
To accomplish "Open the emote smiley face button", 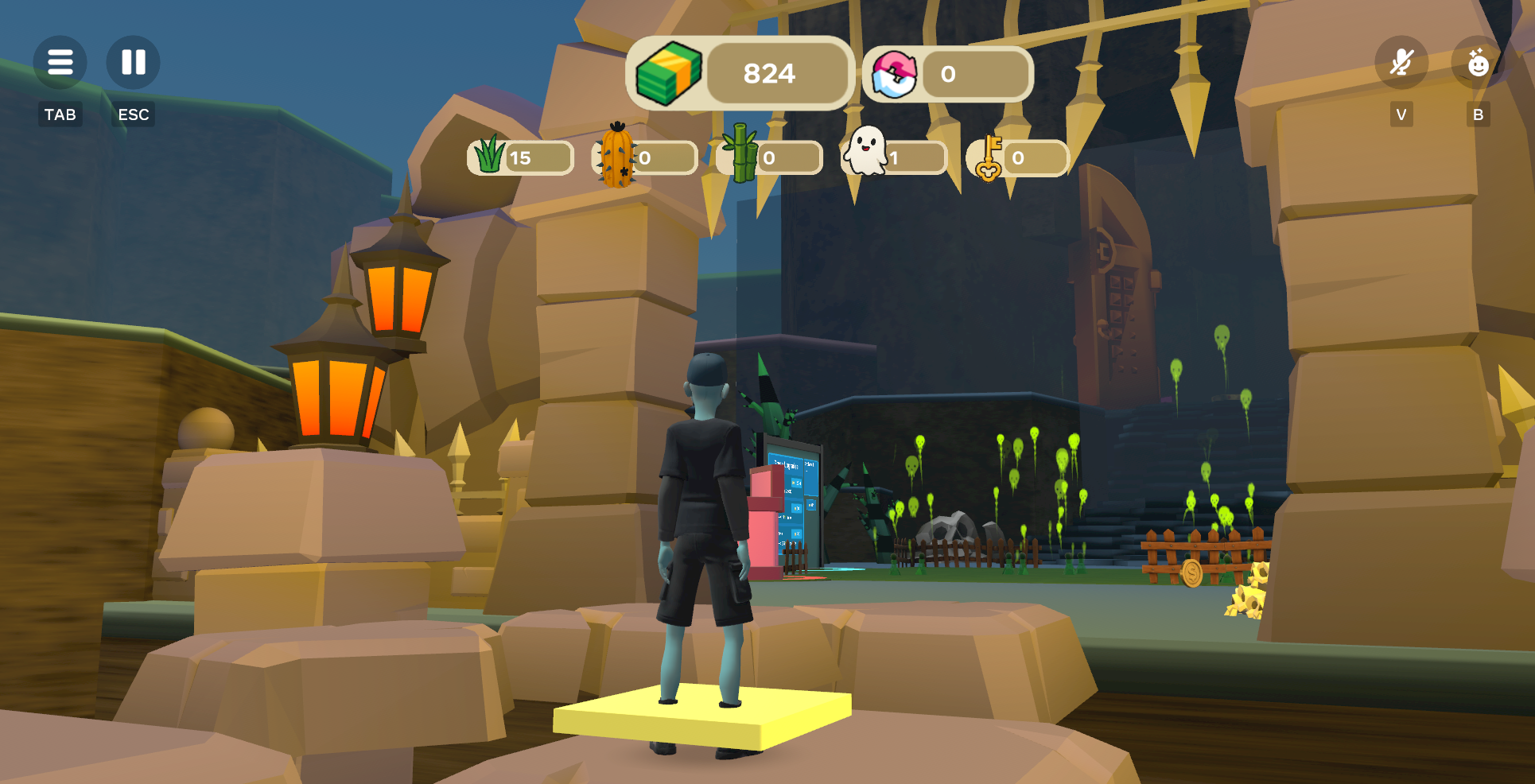I will pyautogui.click(x=1478, y=62).
